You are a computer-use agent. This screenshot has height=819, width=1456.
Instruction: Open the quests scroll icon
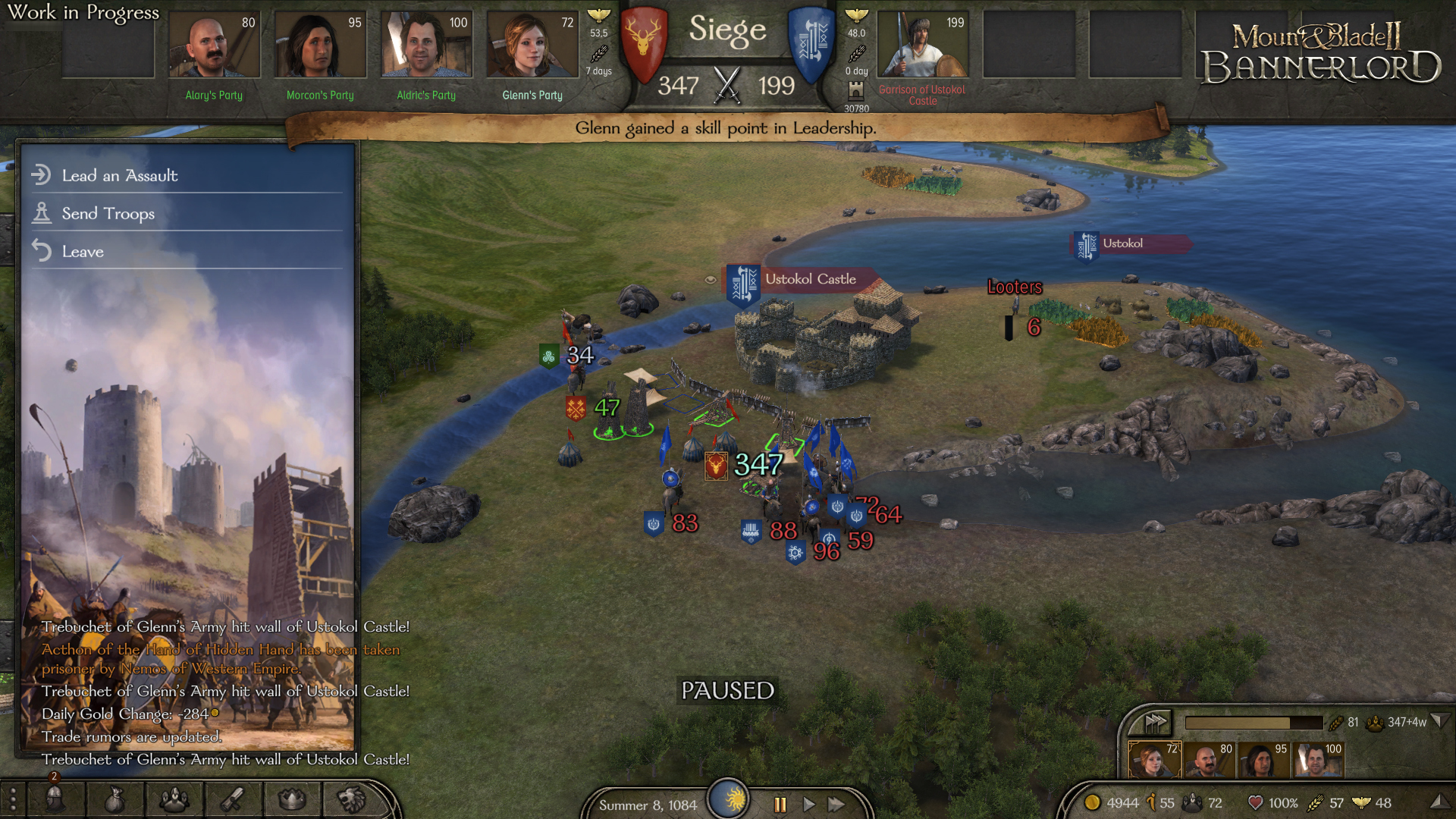(233, 799)
